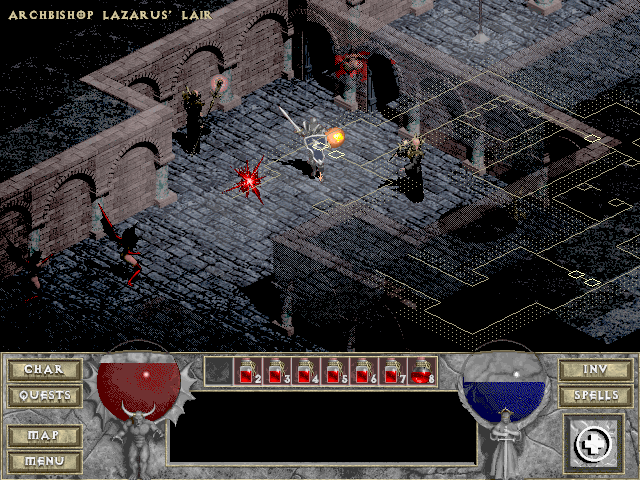Screen dimensions: 640x480
Task: Open the SPELLS book
Action: (x=594, y=396)
